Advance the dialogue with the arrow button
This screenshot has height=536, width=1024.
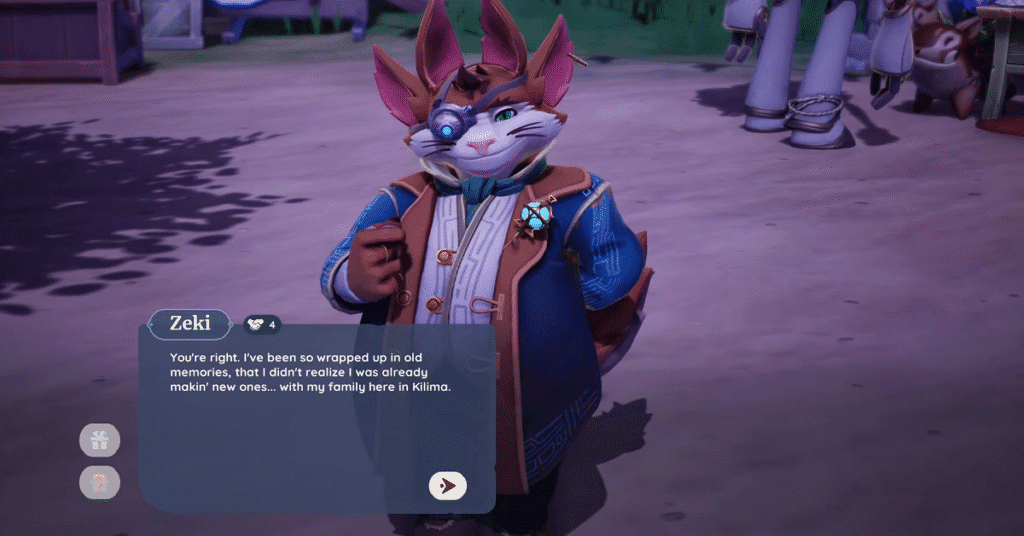coord(448,485)
